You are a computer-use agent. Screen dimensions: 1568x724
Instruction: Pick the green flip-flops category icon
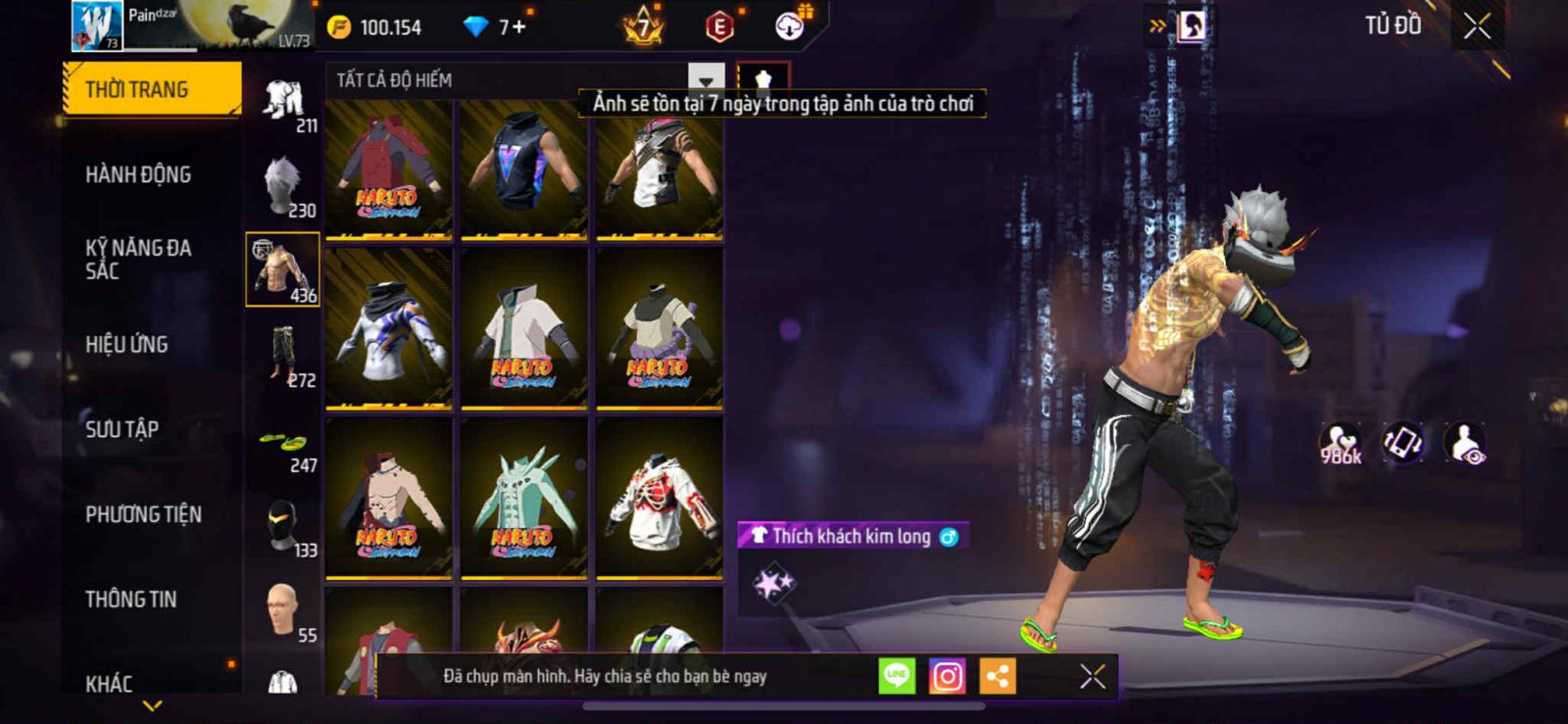coord(283,443)
